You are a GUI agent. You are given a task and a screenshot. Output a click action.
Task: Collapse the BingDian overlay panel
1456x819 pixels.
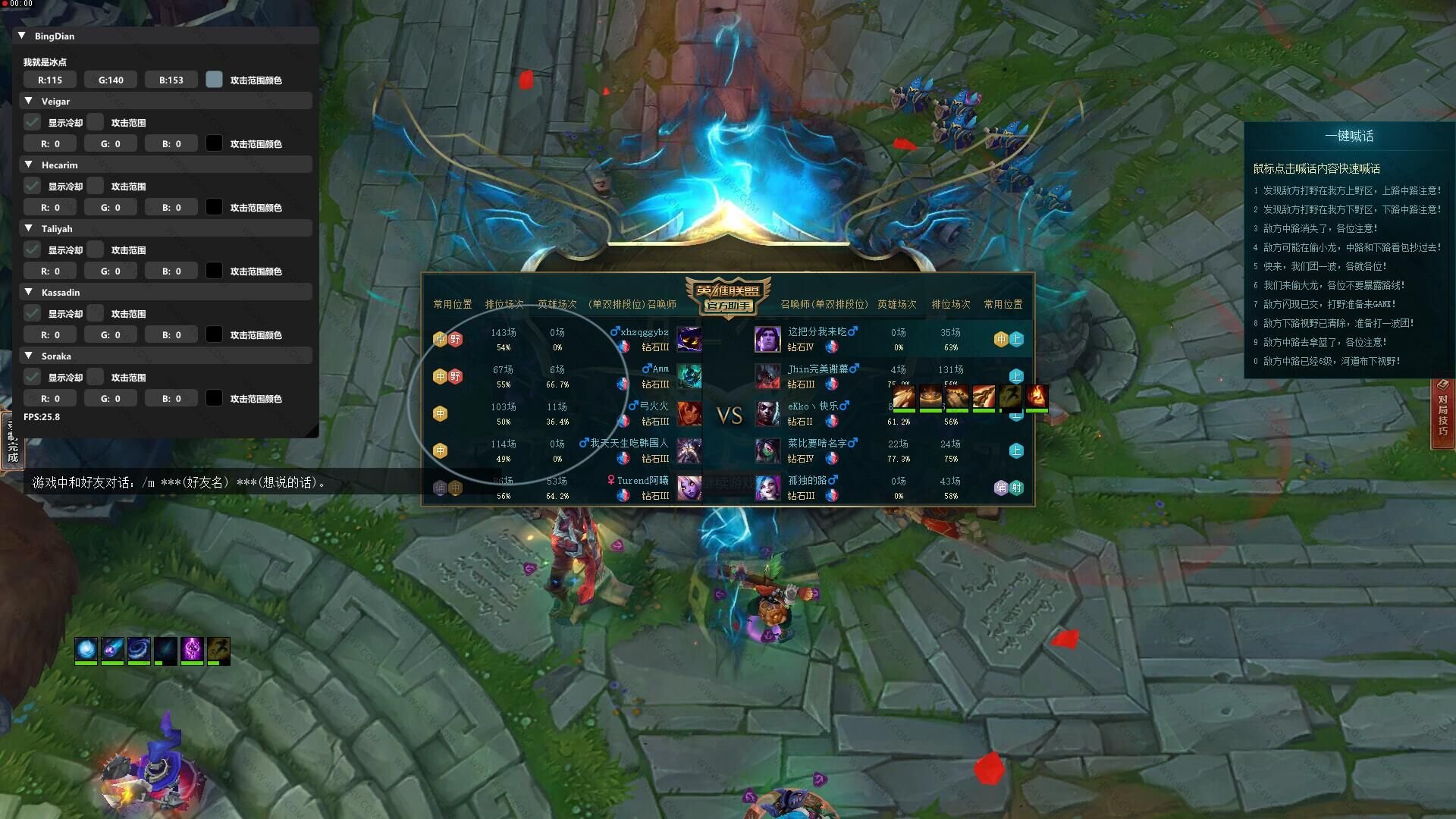pyautogui.click(x=22, y=36)
